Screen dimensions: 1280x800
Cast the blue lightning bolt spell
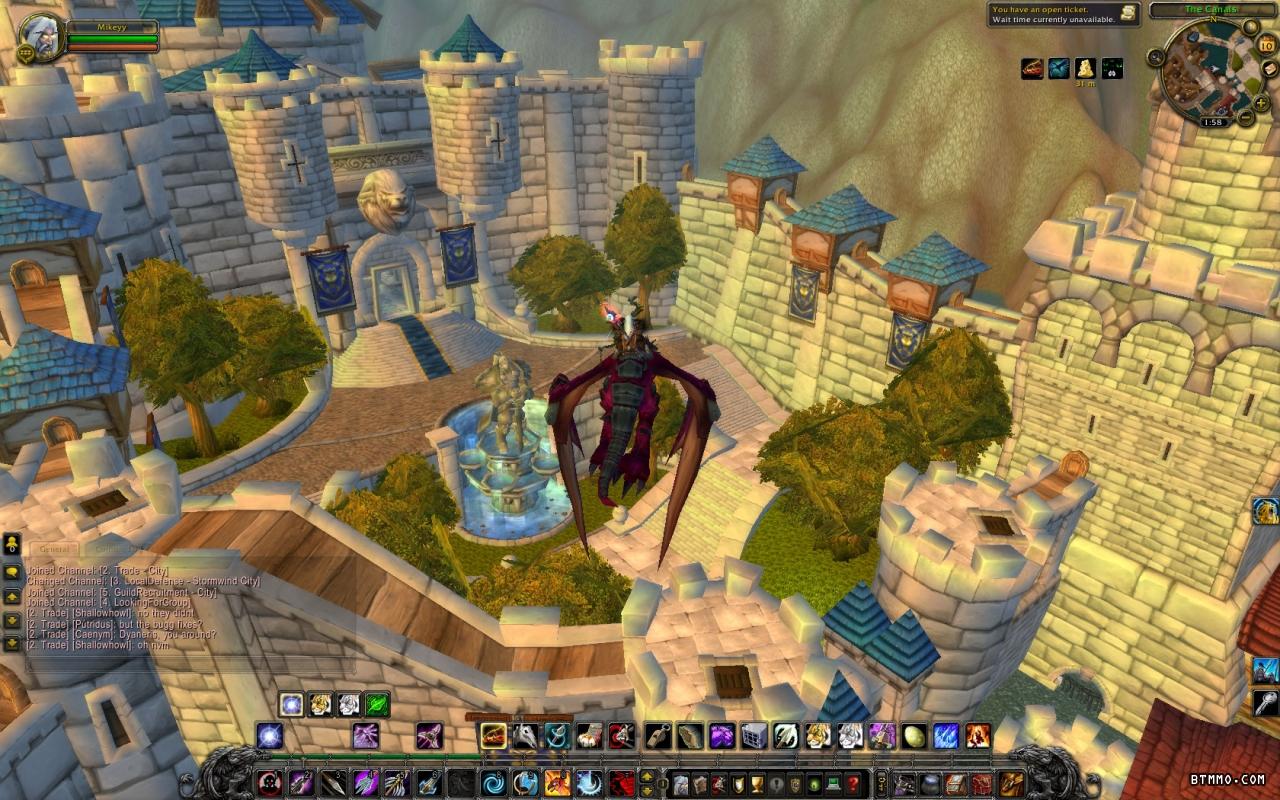point(946,737)
